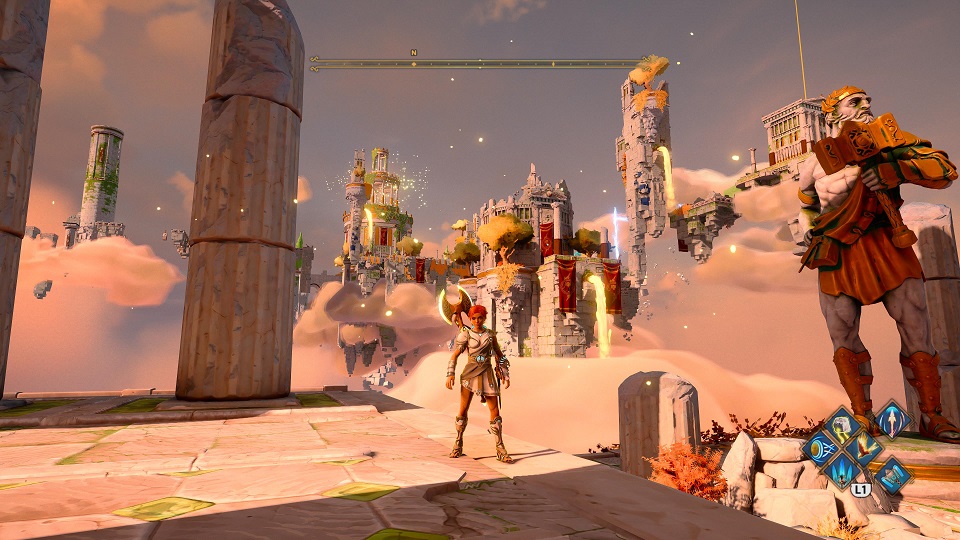
Task: Activate the winged blue strength ability icon
Action: pyautogui.click(x=892, y=475)
